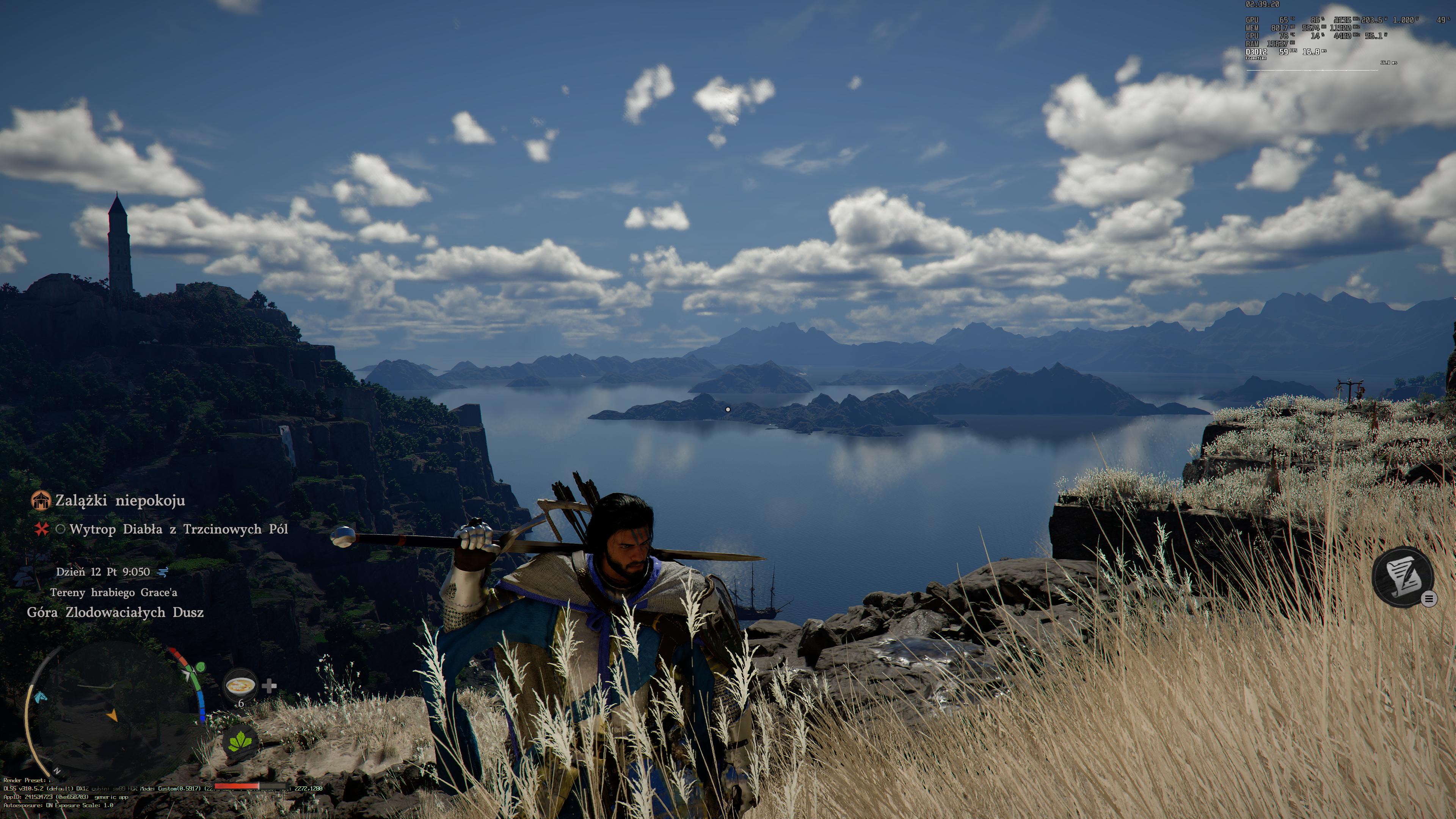The width and height of the screenshot is (1456, 819).
Task: Select the Zalążki niepokoju quest title
Action: pyautogui.click(x=120, y=501)
